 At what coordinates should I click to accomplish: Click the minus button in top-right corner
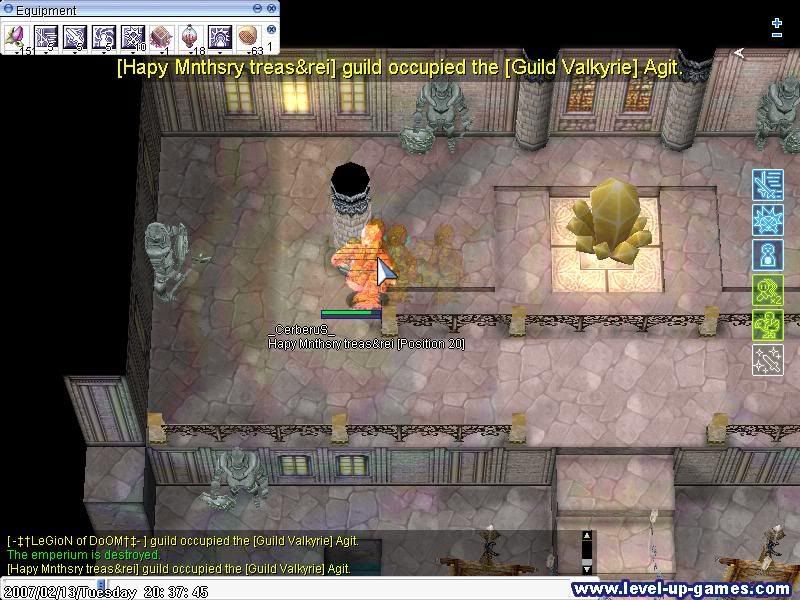tap(777, 36)
